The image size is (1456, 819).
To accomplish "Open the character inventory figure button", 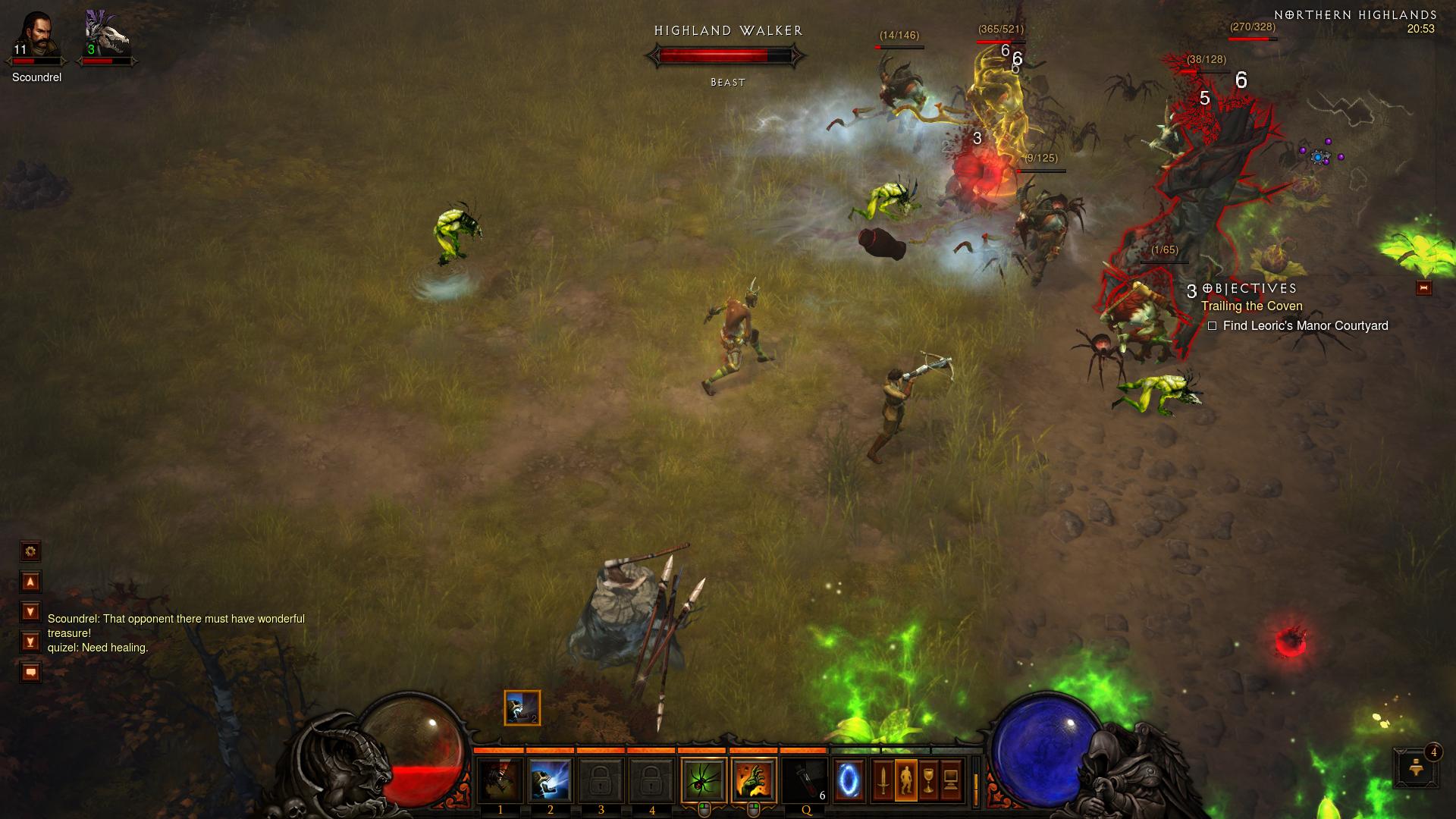I will 905,780.
